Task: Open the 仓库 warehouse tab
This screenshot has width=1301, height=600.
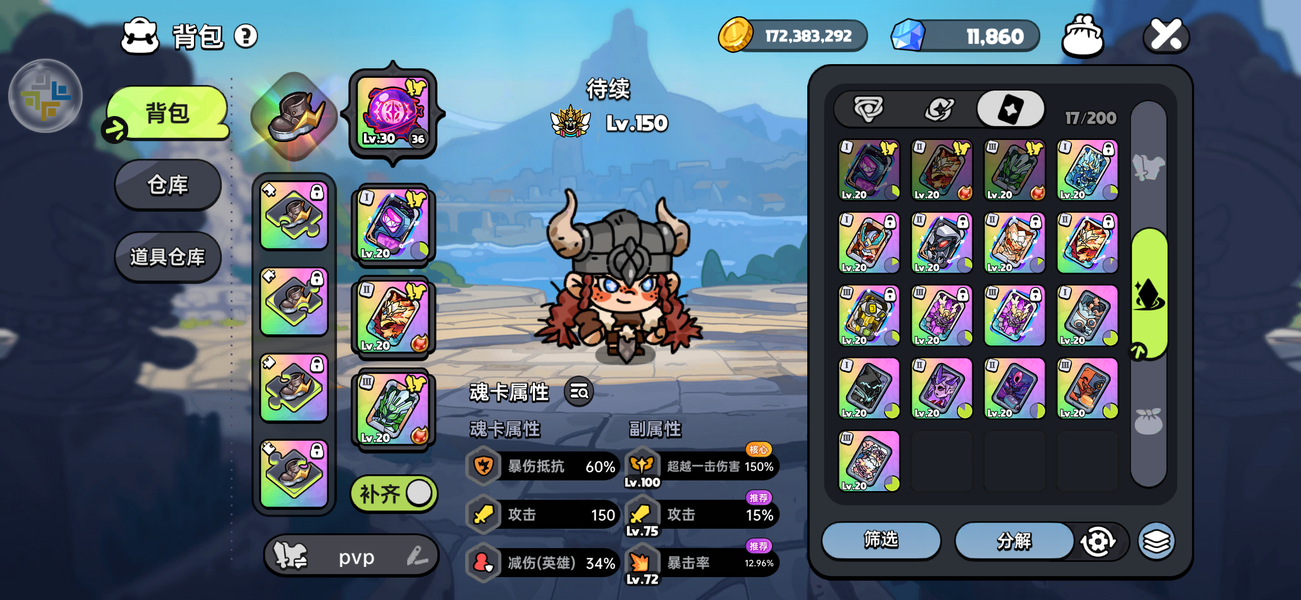Action: (168, 185)
